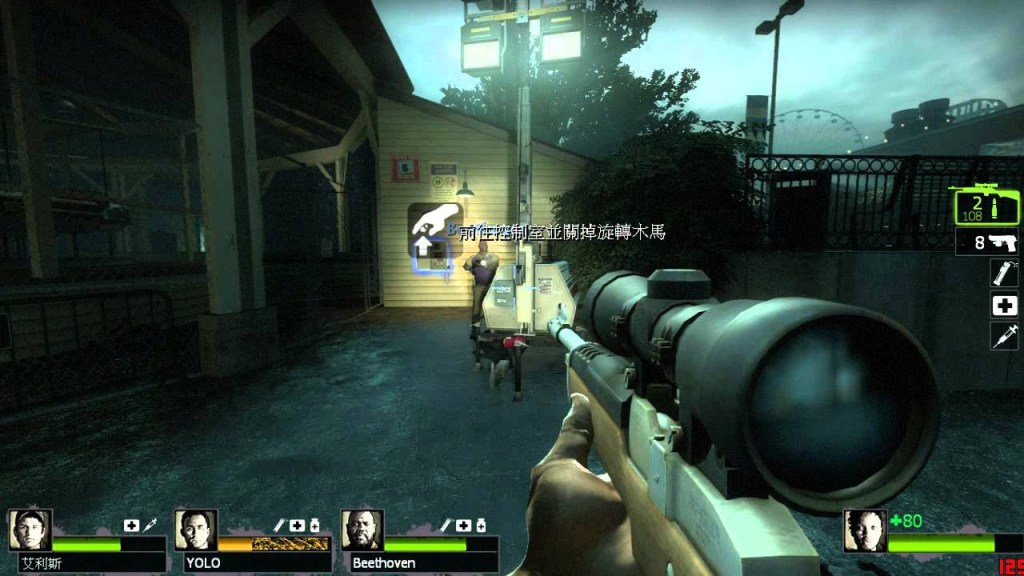Image resolution: width=1024 pixels, height=576 pixels.
Task: Click teammate 艾利斯's portrait
Action: (29, 530)
